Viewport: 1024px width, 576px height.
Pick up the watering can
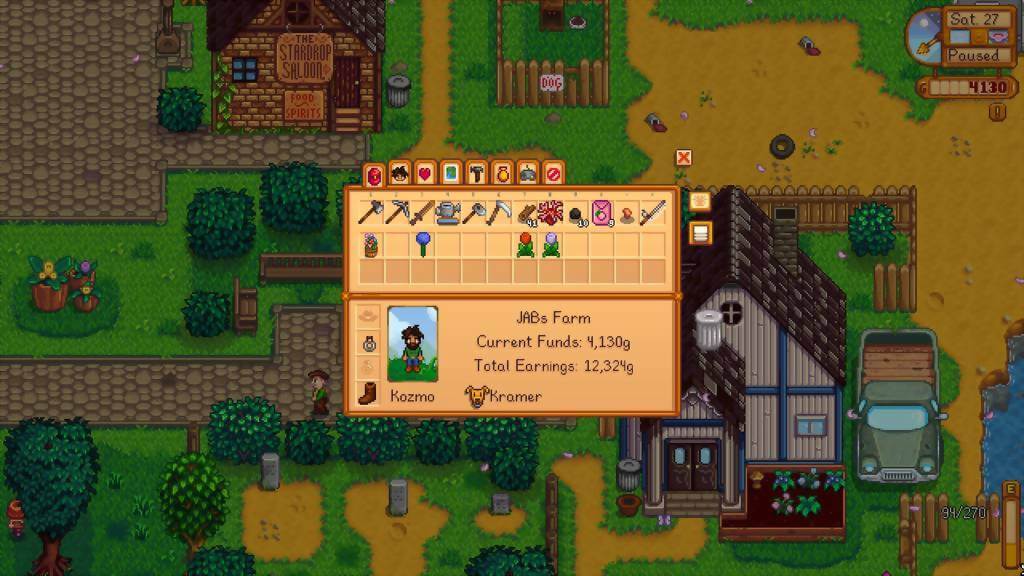pos(448,212)
